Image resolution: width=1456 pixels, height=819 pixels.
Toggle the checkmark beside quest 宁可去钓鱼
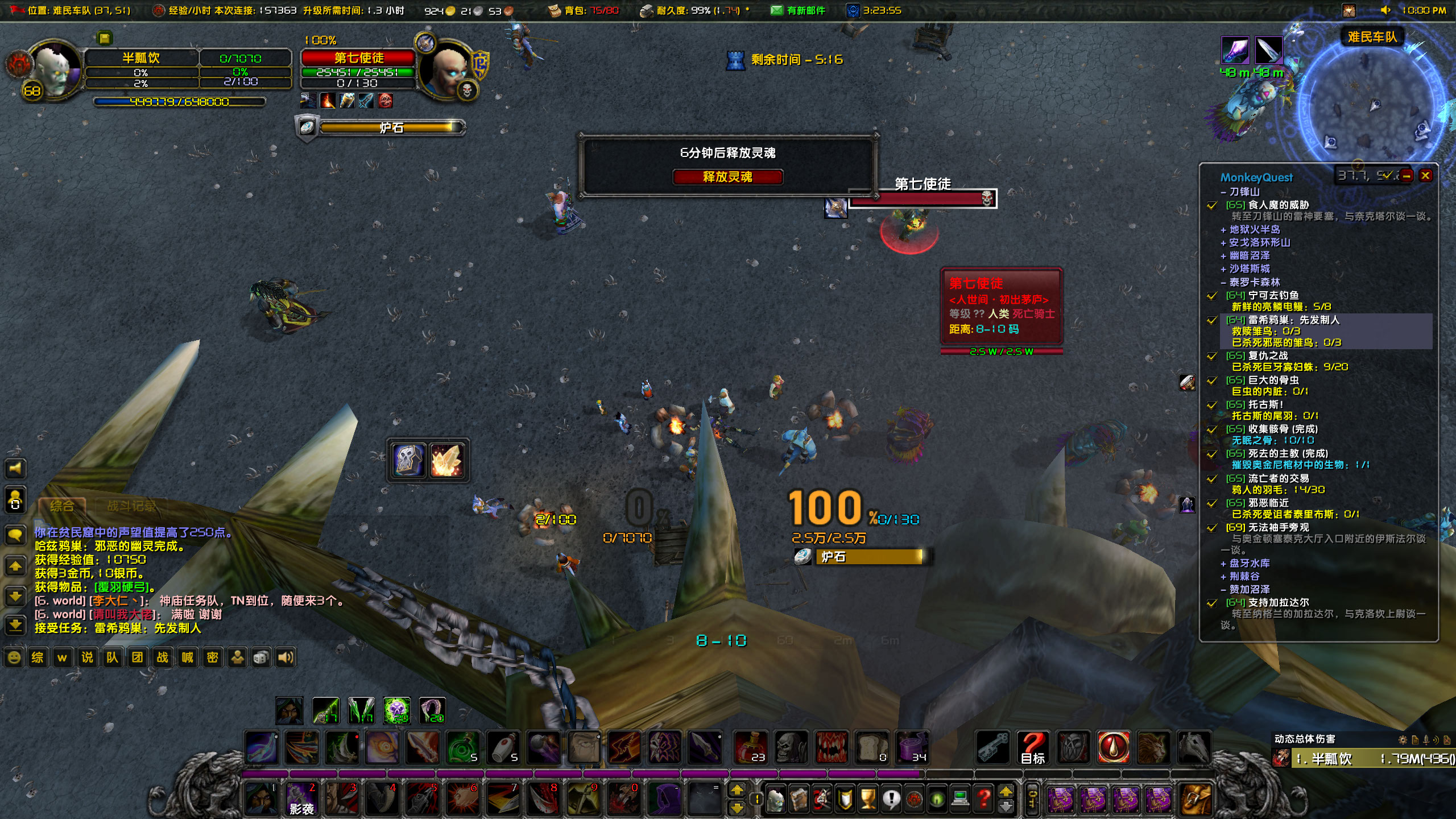(x=1211, y=295)
